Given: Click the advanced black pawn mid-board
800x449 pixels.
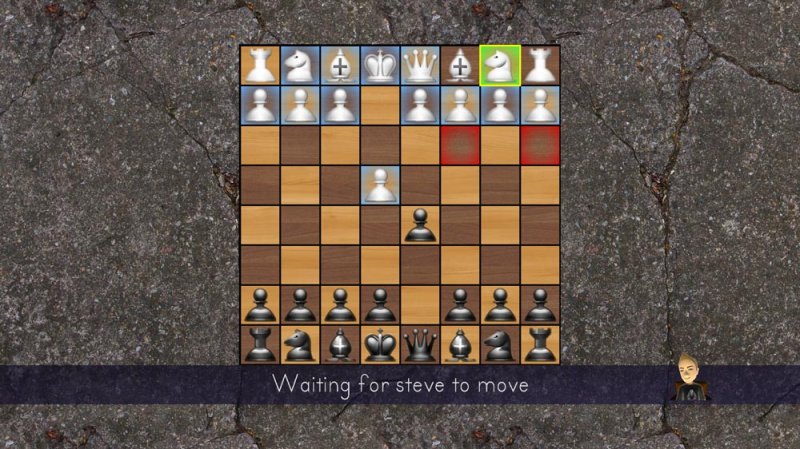Looking at the screenshot, I should pyautogui.click(x=420, y=225).
